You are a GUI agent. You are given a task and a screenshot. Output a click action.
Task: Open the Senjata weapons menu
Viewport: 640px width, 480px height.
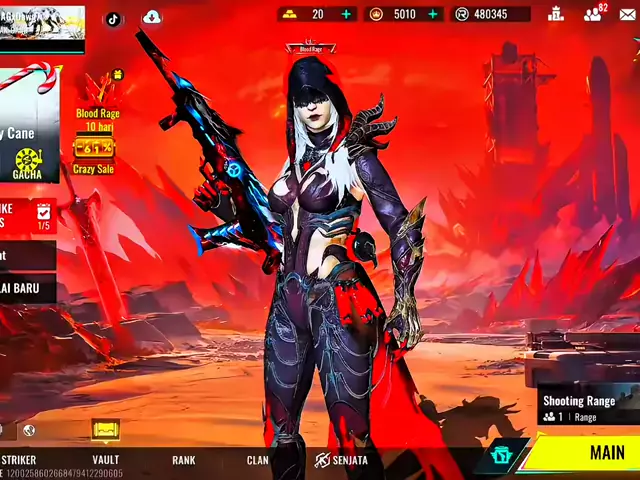click(342, 460)
